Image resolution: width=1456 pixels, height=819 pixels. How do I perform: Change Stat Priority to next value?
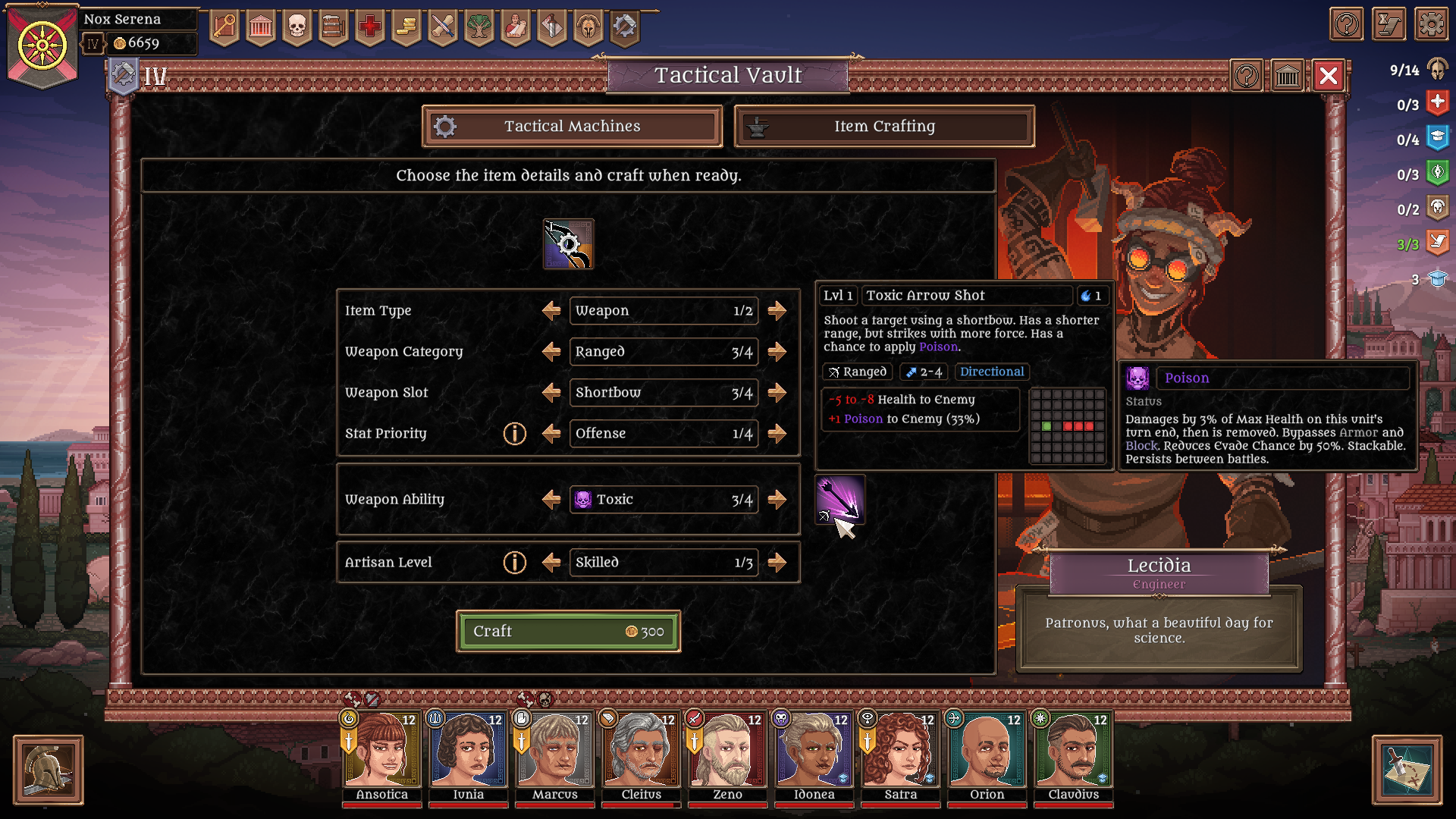coord(777,434)
